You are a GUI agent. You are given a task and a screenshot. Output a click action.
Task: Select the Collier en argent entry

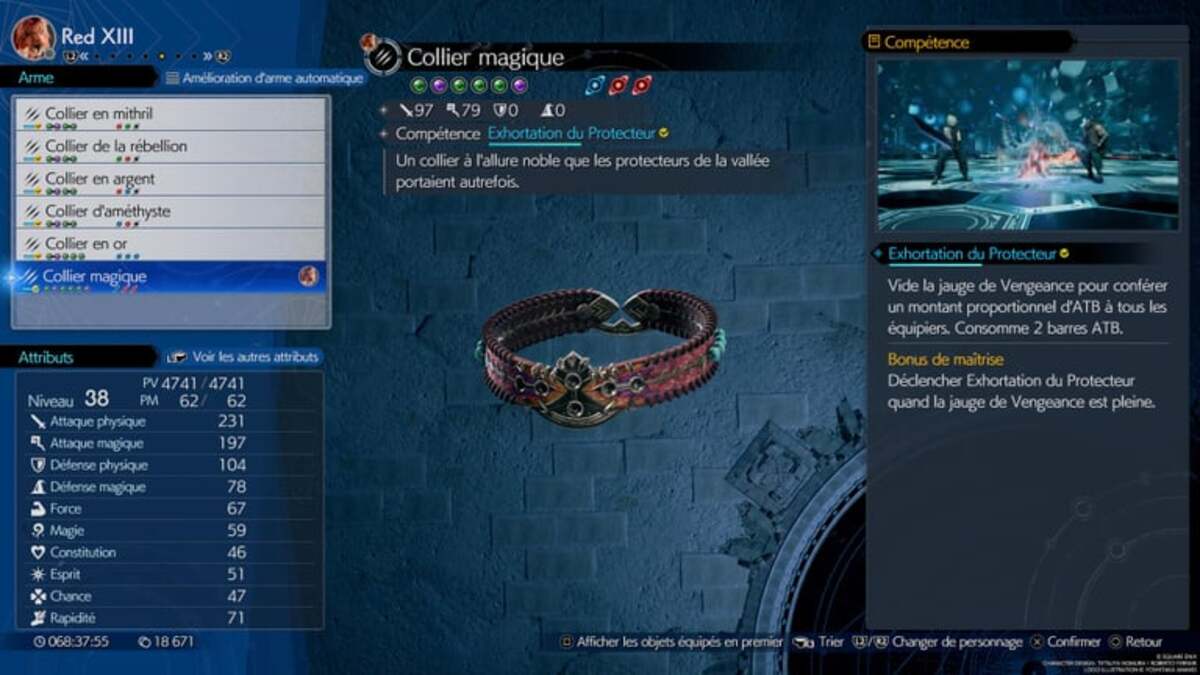coord(170,180)
